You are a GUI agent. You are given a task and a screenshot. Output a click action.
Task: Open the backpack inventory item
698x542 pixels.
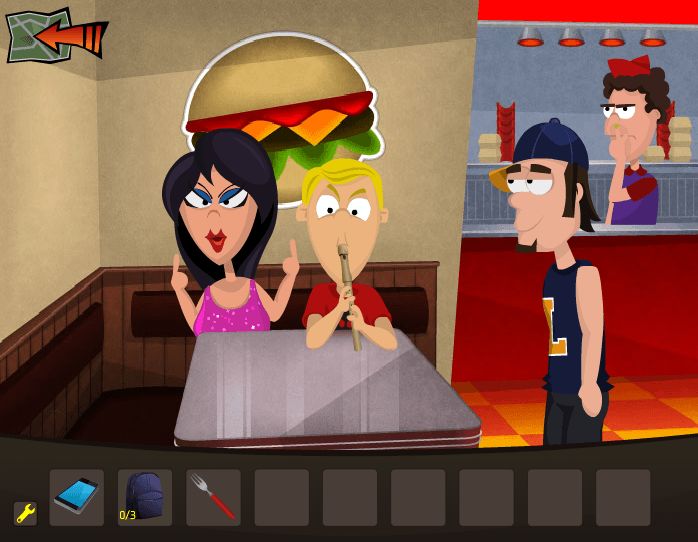pyautogui.click(x=145, y=497)
